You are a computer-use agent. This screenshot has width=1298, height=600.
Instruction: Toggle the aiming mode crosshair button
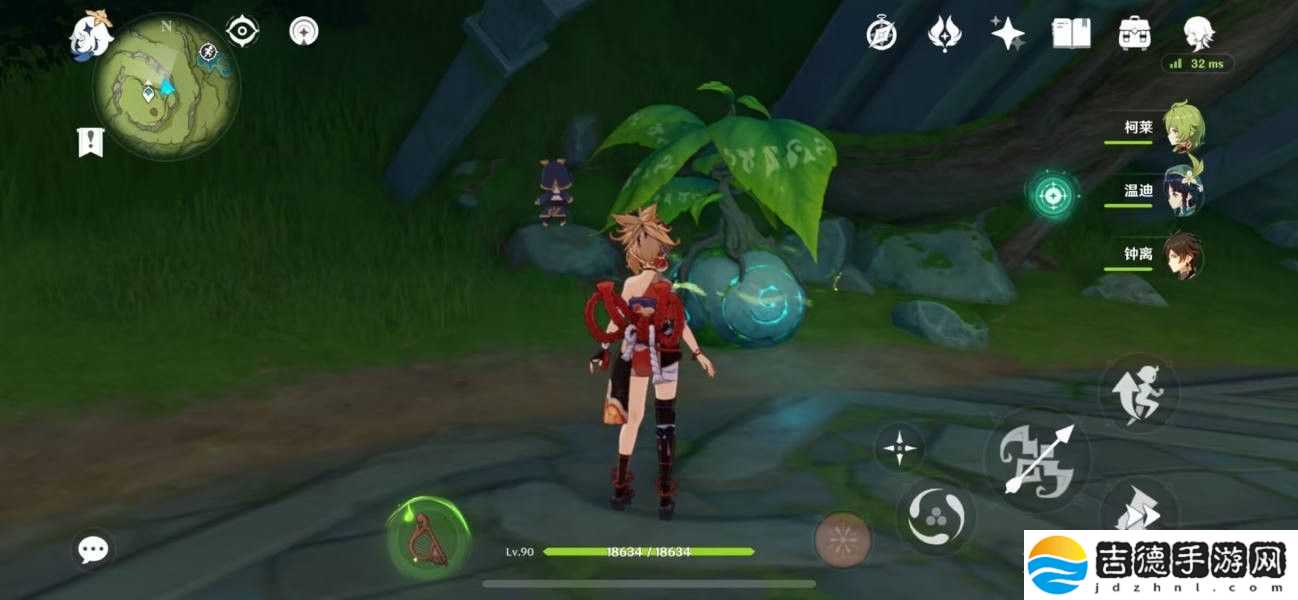[899, 447]
